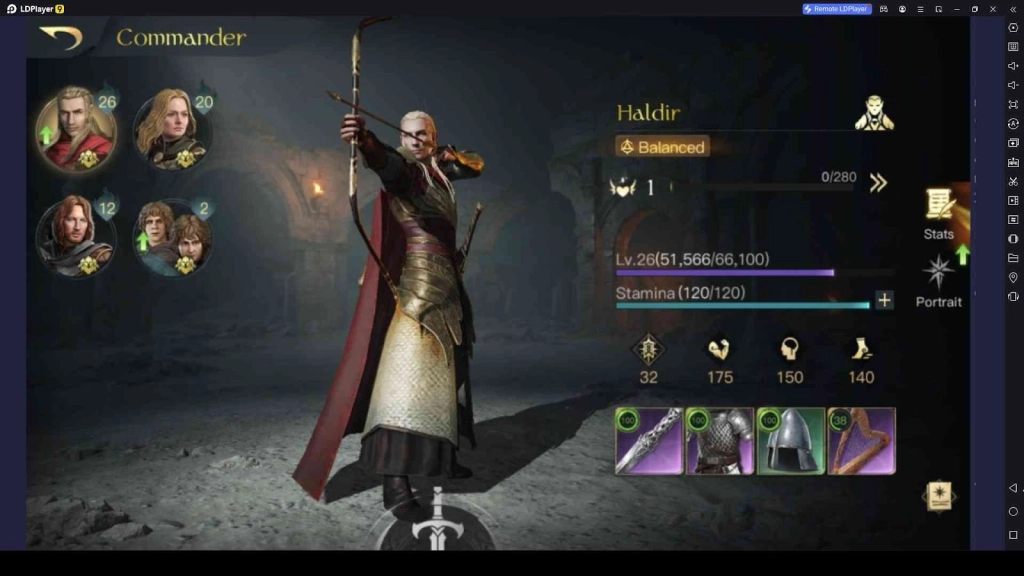1024x576 pixels.
Task: Close the LDPlayer window
Action: 993,9
